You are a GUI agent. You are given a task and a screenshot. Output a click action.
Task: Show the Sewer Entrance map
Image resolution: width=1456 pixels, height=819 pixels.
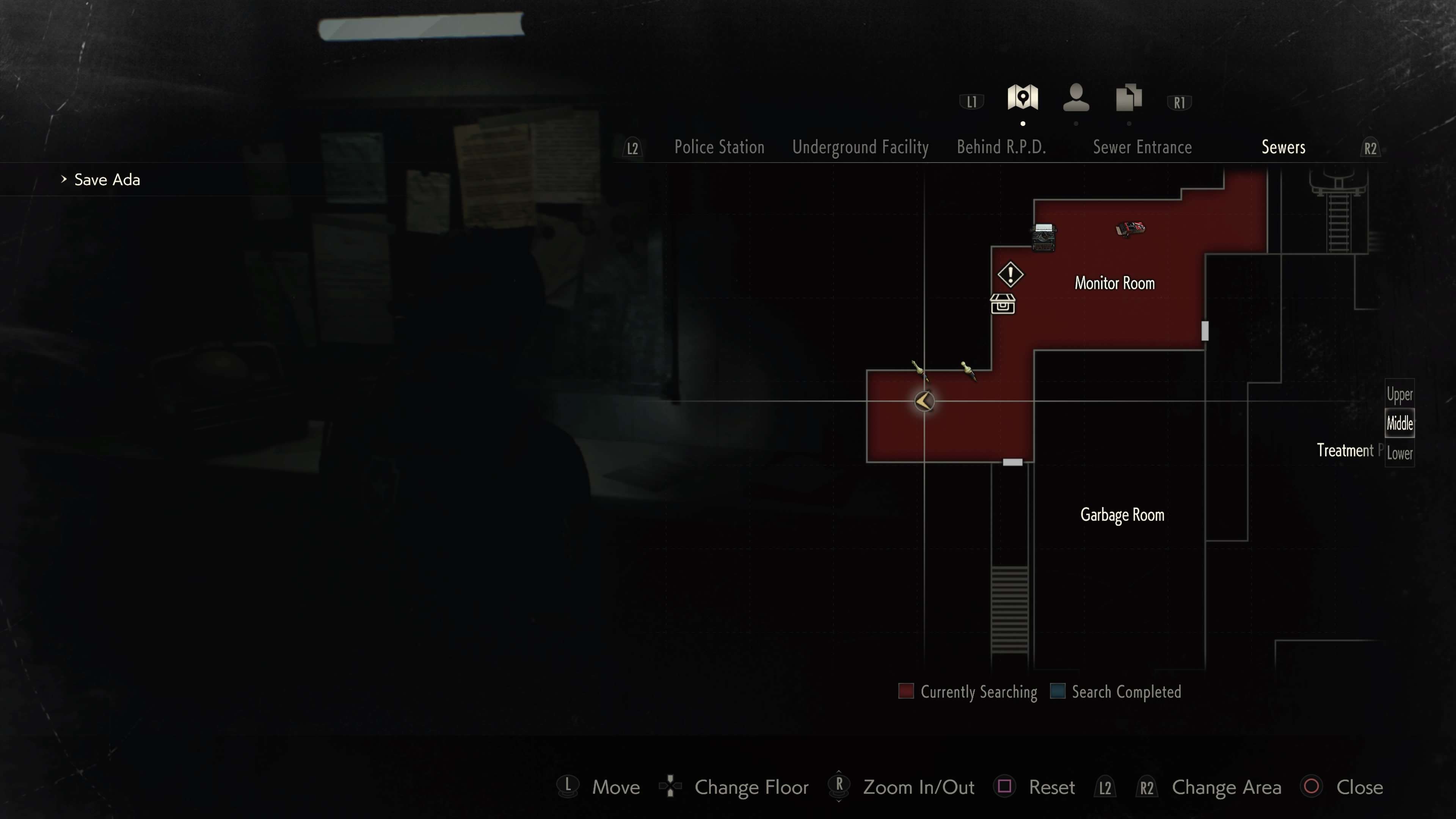(1142, 147)
